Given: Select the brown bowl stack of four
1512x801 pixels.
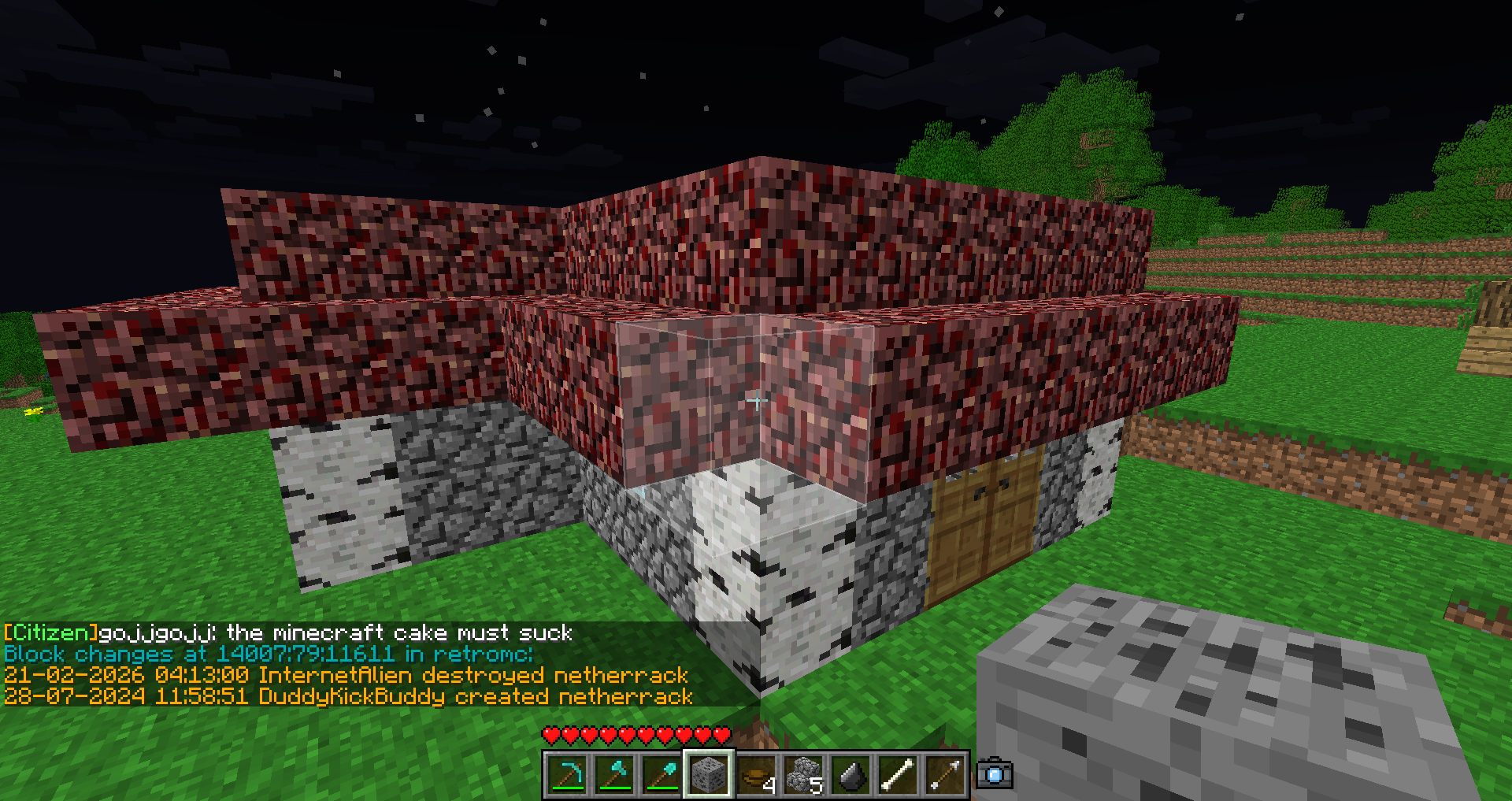Looking at the screenshot, I should [x=756, y=775].
